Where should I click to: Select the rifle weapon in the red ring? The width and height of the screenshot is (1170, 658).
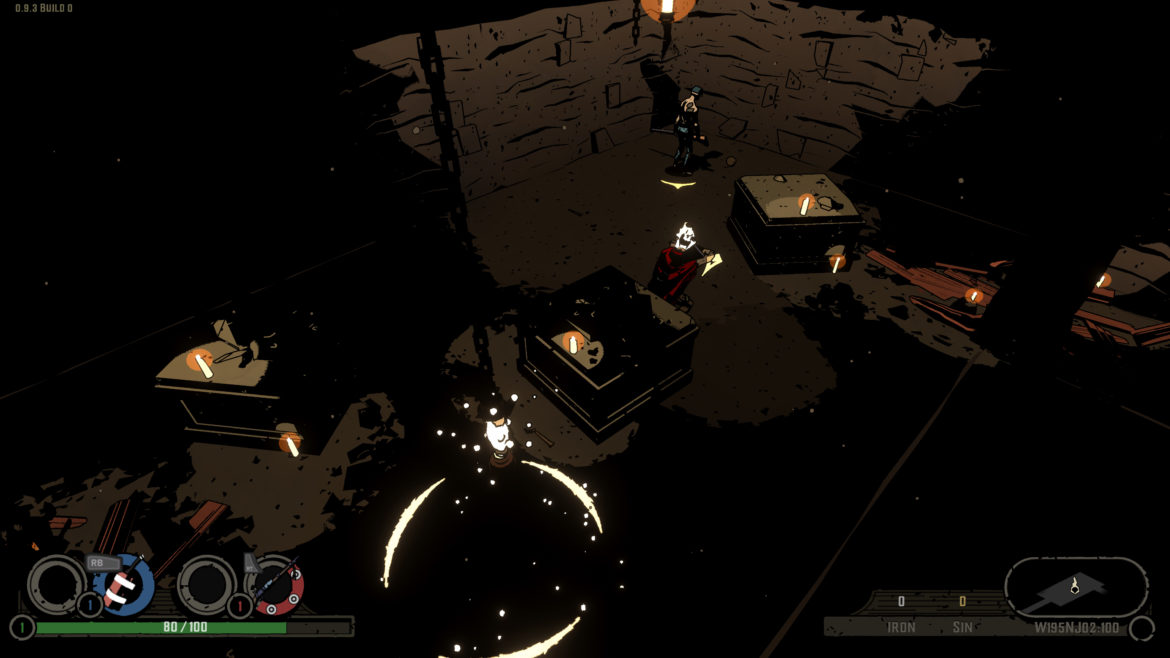[x=275, y=587]
